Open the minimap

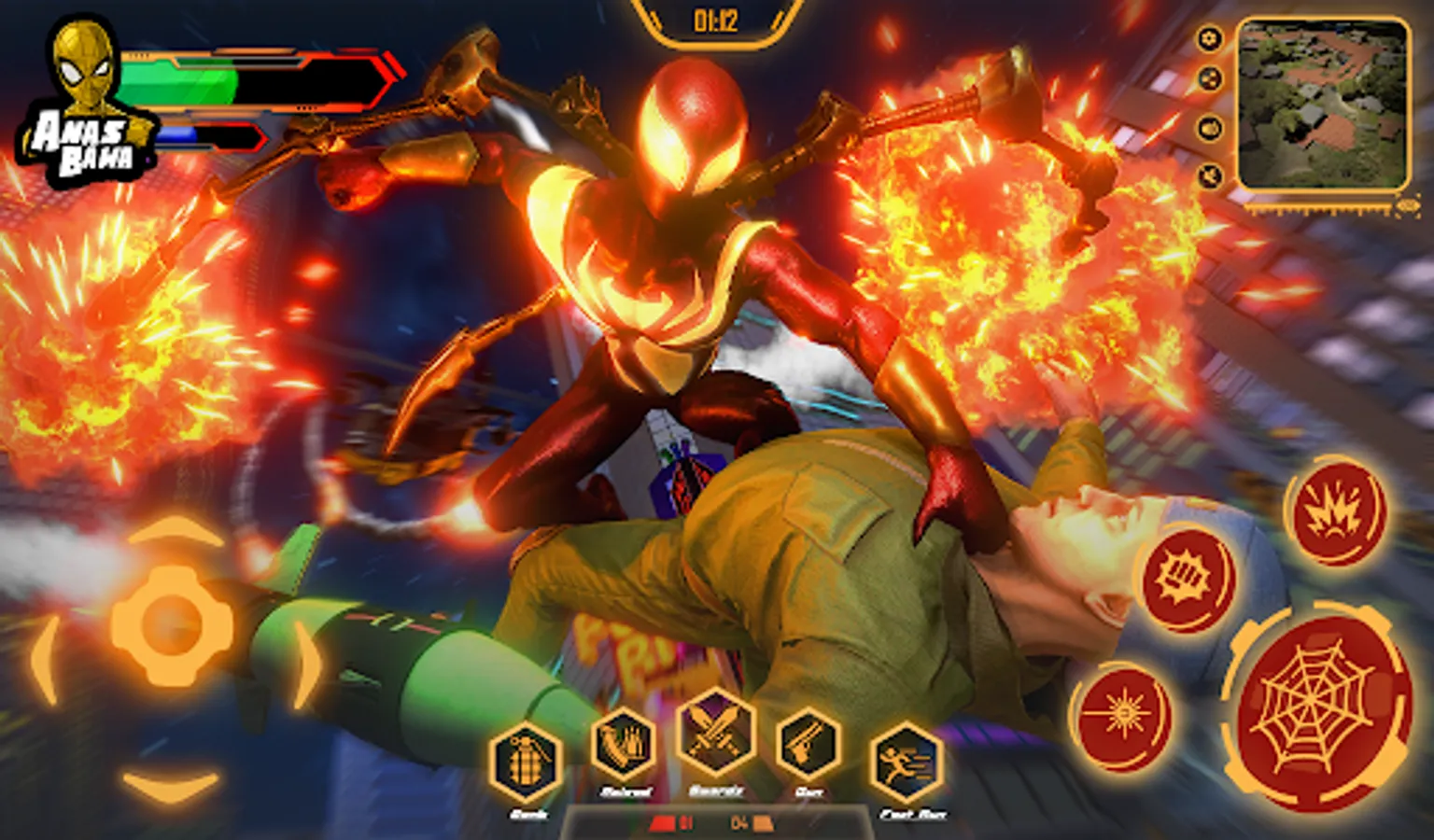tap(1323, 105)
